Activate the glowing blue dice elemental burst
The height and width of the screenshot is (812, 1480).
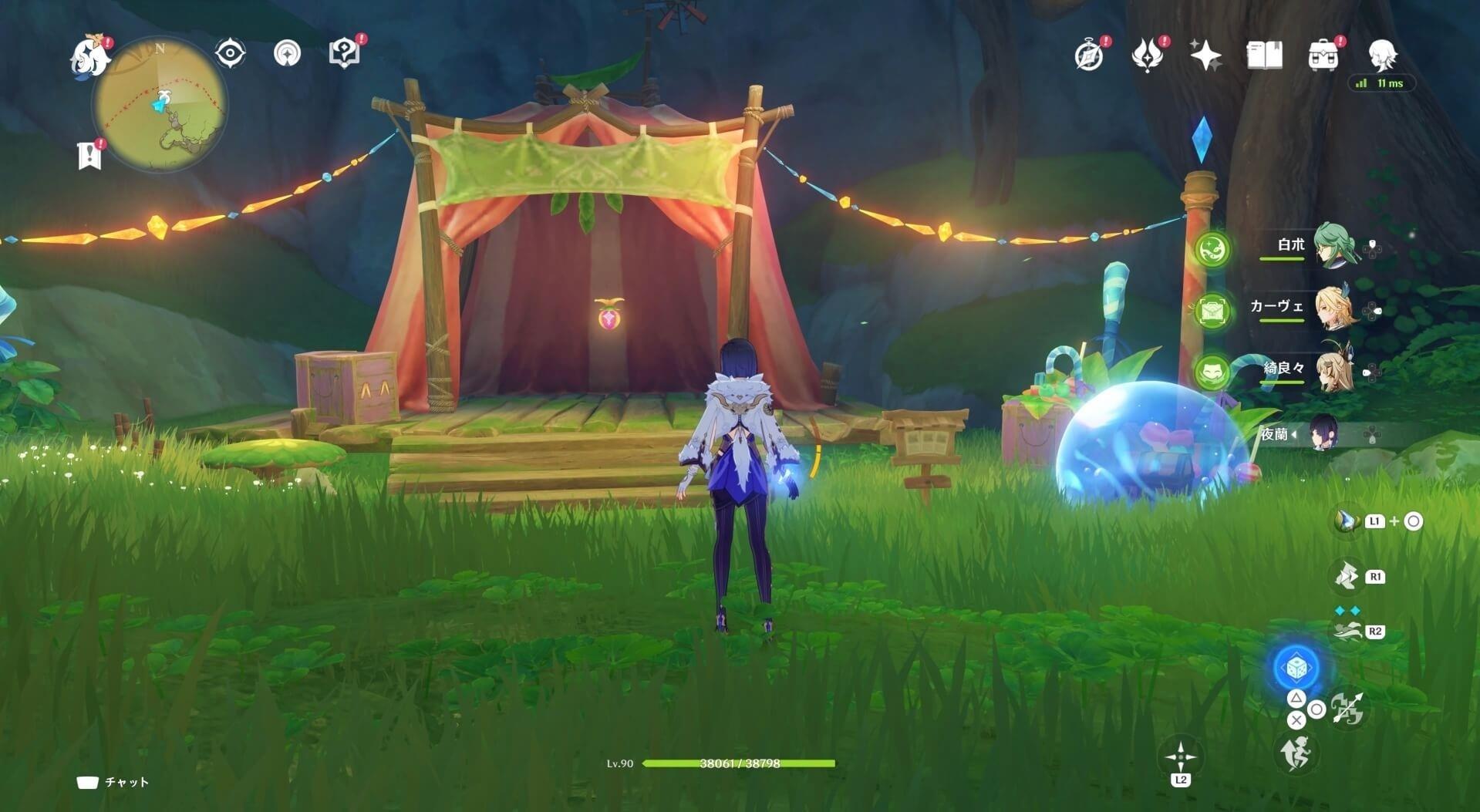[1296, 668]
